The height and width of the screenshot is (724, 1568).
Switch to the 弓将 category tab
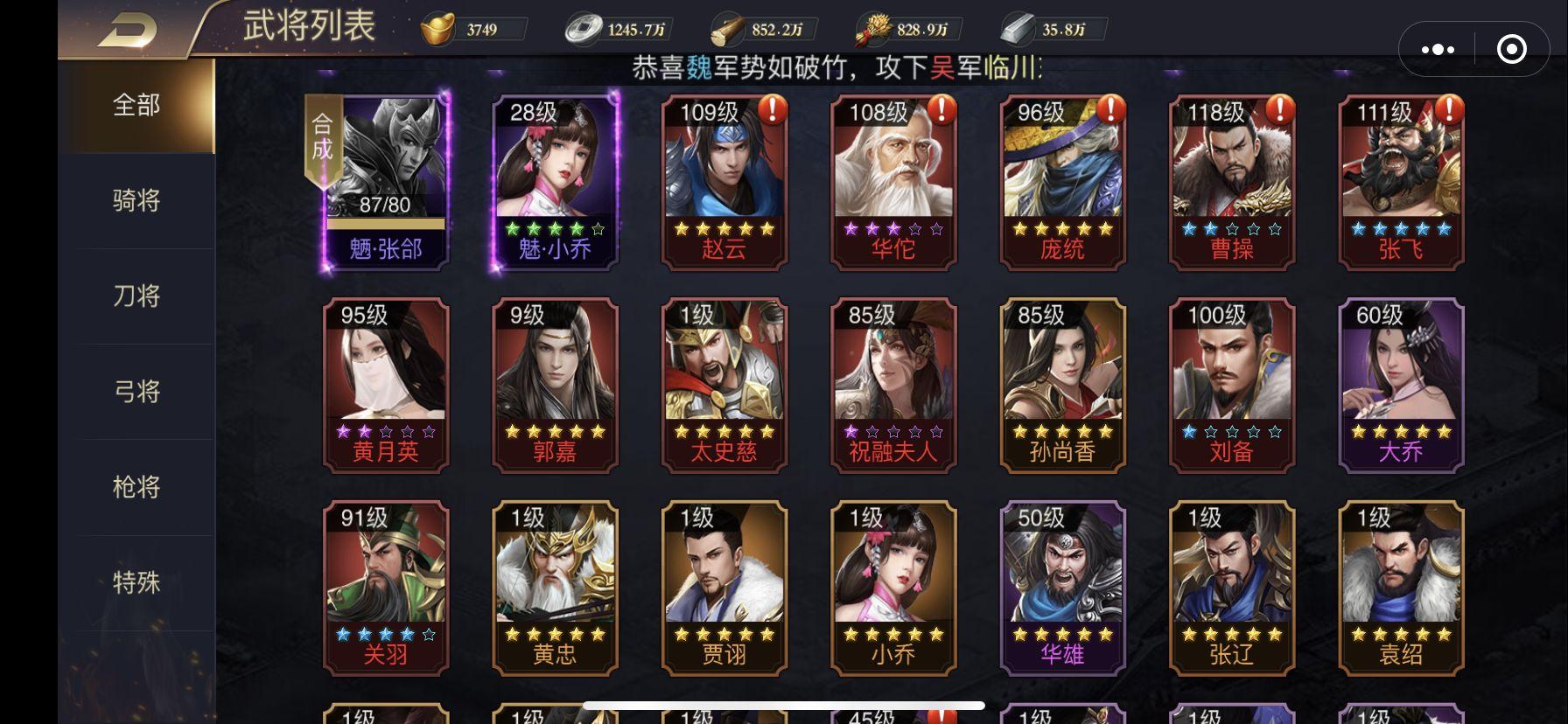(136, 391)
